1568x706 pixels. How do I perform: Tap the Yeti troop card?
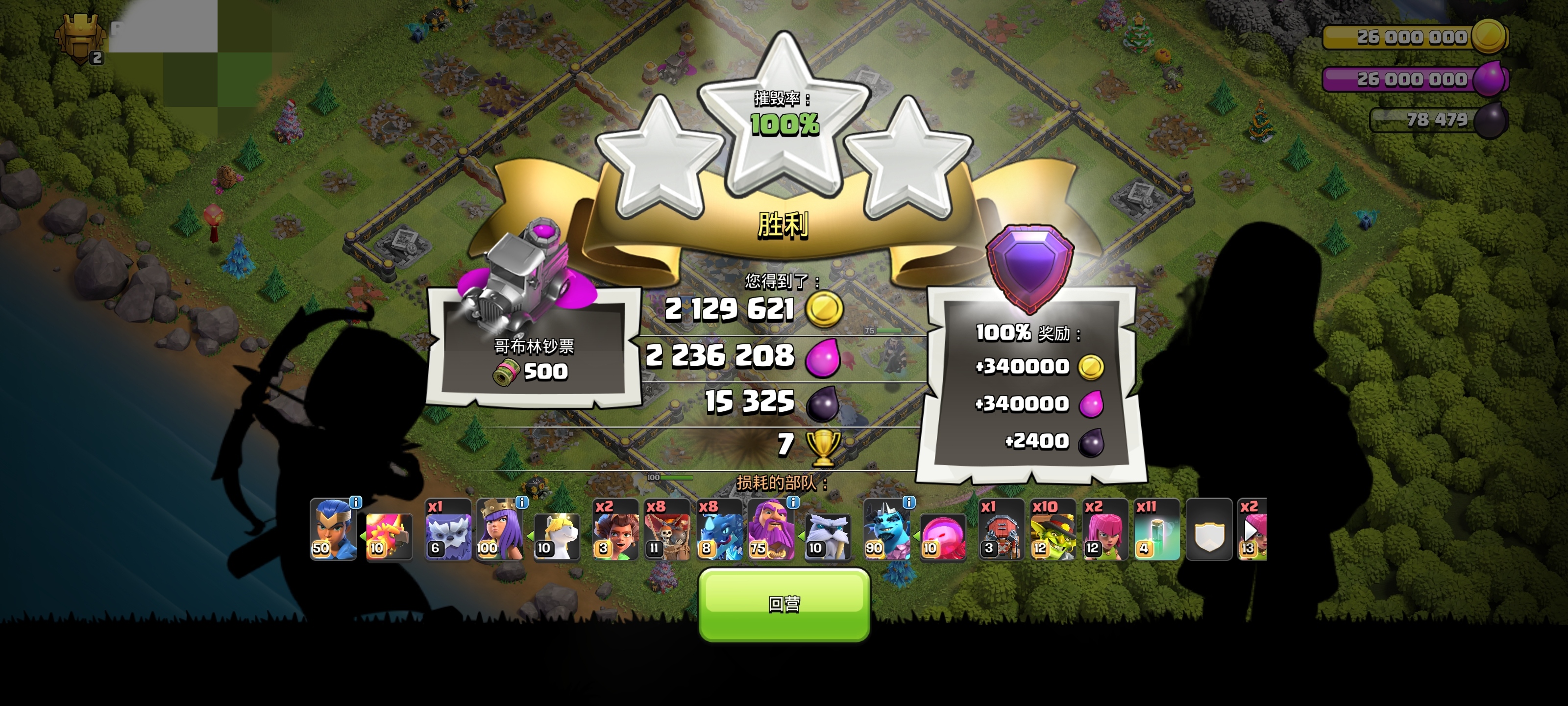click(448, 530)
